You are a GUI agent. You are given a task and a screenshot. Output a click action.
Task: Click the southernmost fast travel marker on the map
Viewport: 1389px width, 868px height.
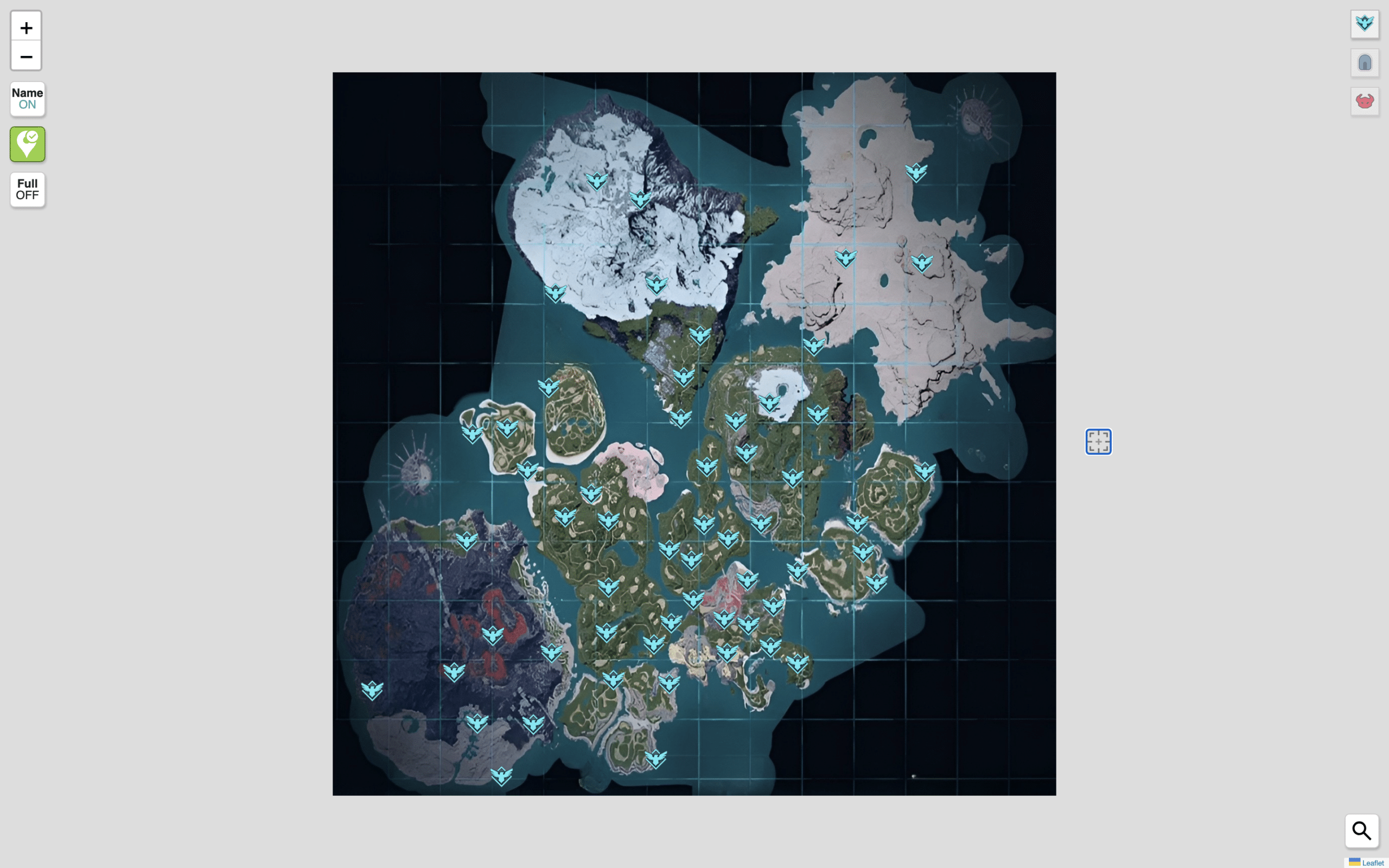pyautogui.click(x=502, y=775)
